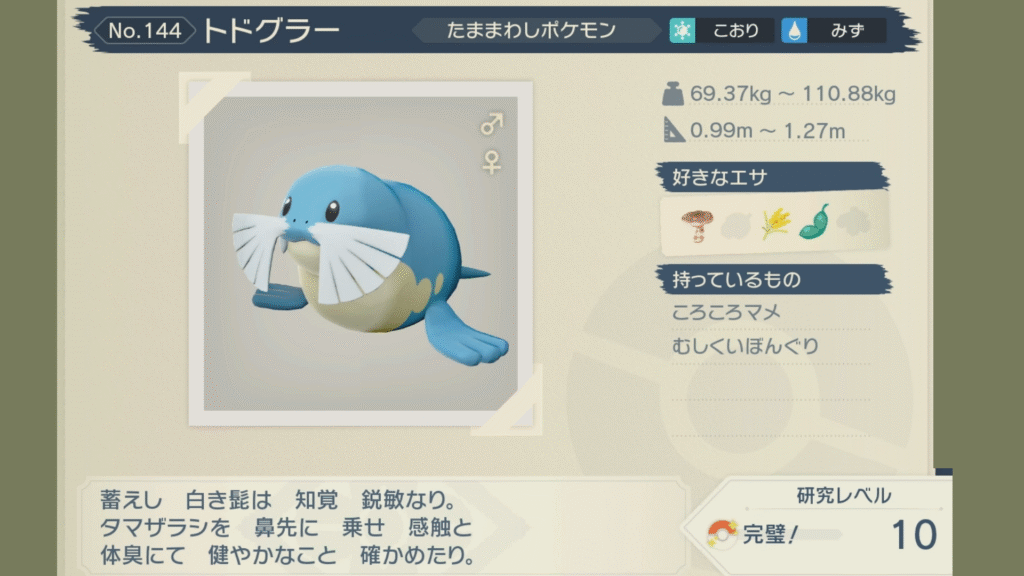Select the male symbol on the portrait
This screenshot has height=576, width=1024.
click(492, 125)
